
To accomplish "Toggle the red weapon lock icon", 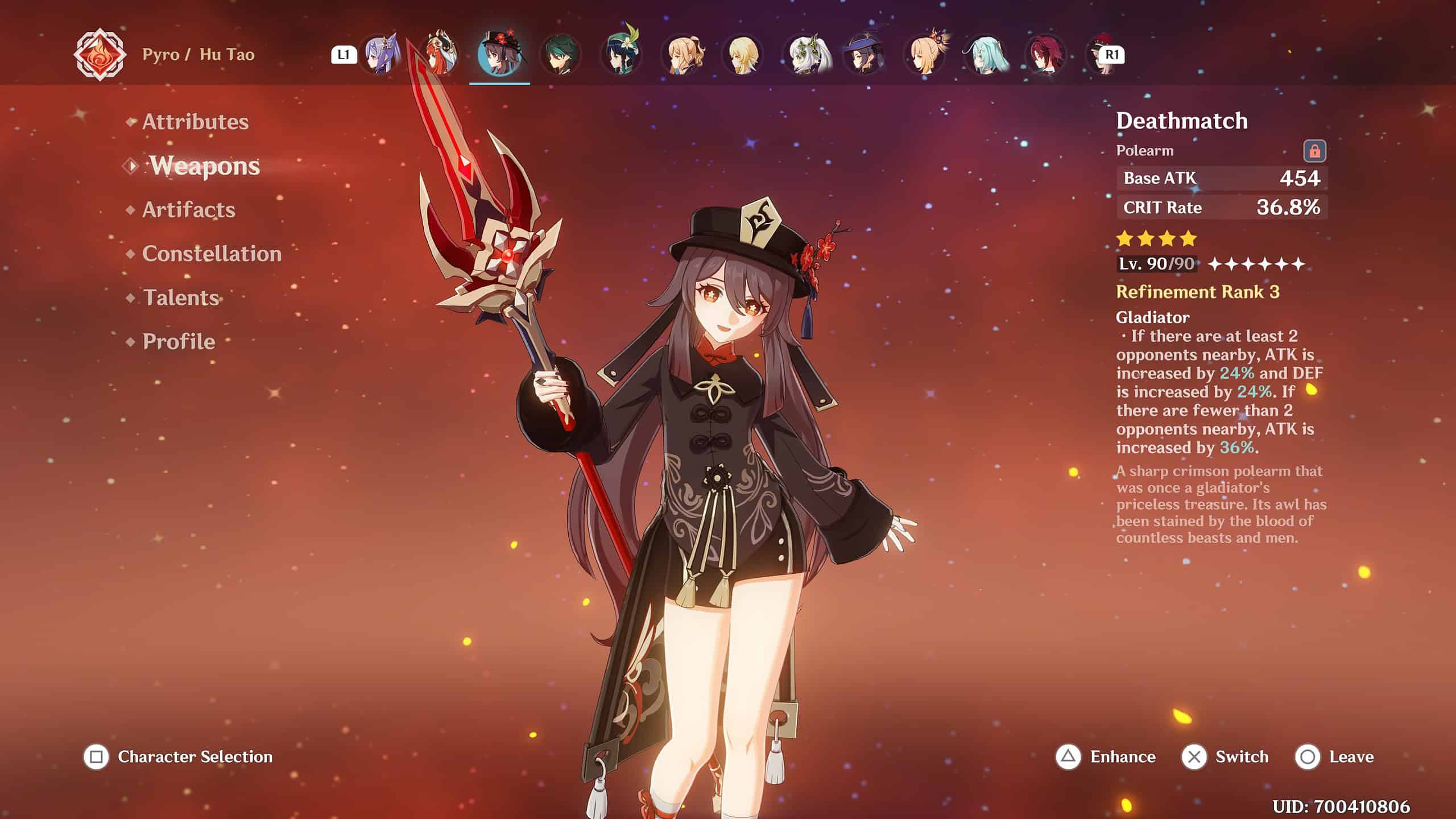I will [1314, 151].
